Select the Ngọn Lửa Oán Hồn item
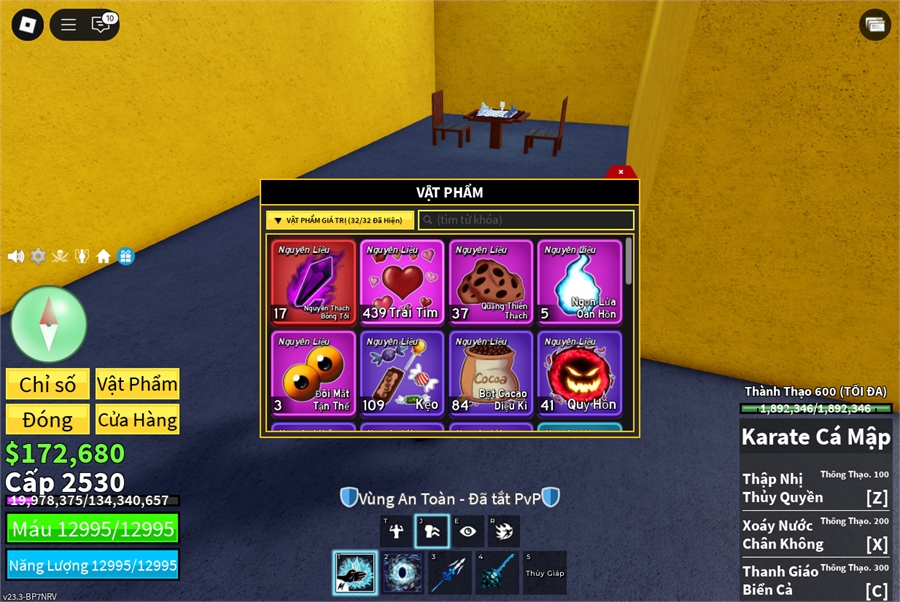This screenshot has width=900, height=602. [x=579, y=282]
